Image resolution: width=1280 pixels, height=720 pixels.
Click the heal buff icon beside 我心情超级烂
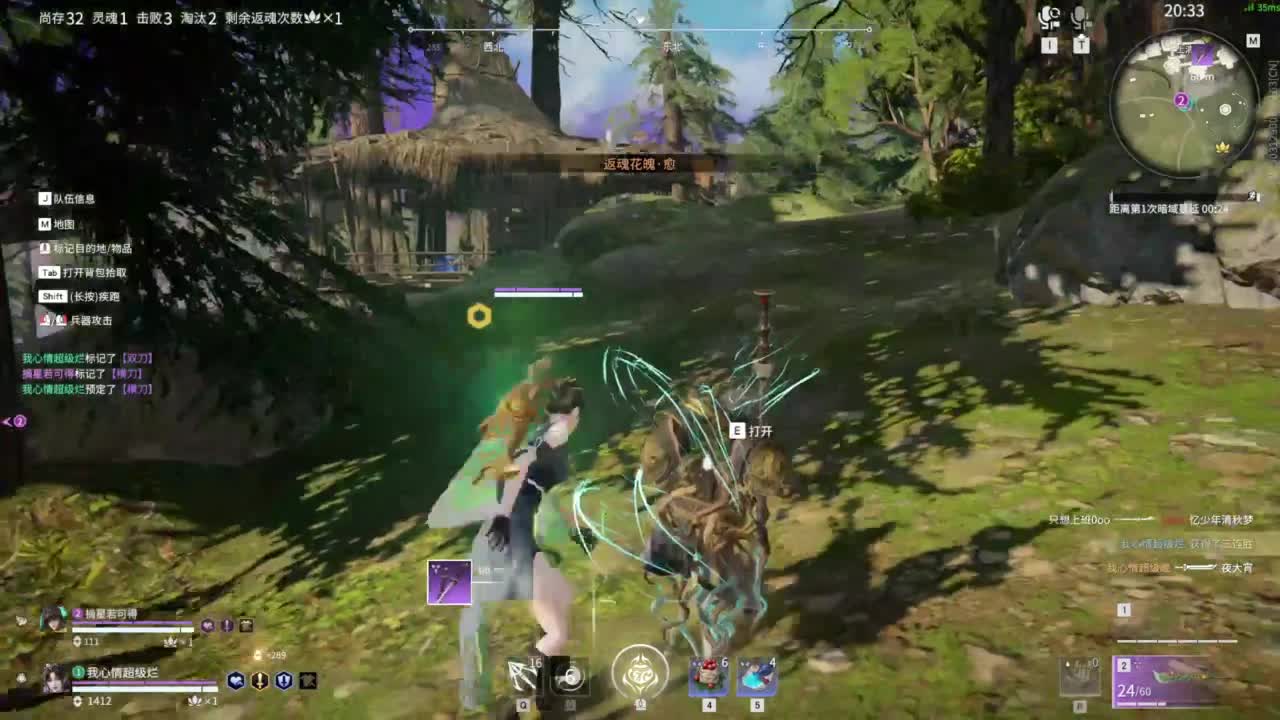[236, 680]
